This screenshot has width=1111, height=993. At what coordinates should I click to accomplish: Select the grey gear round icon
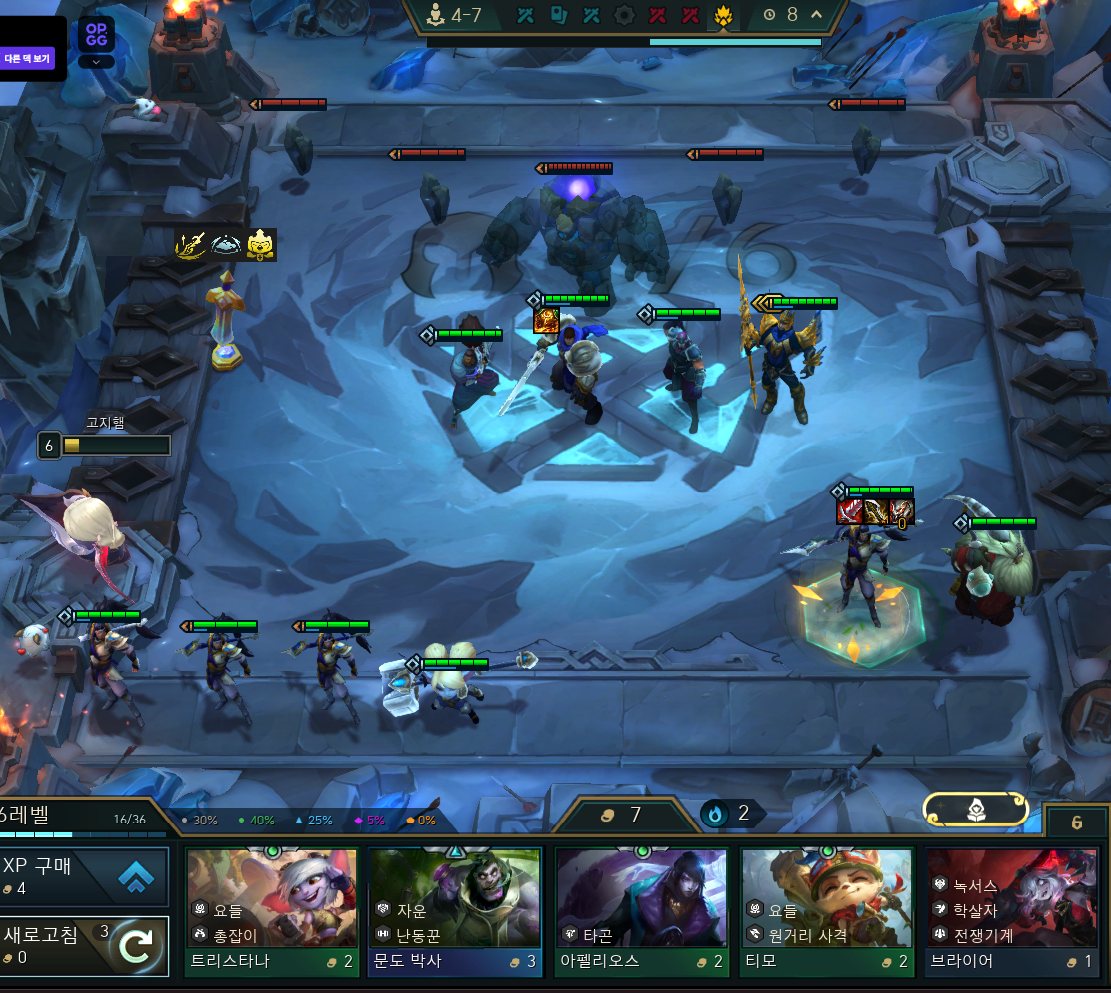pyautogui.click(x=625, y=15)
